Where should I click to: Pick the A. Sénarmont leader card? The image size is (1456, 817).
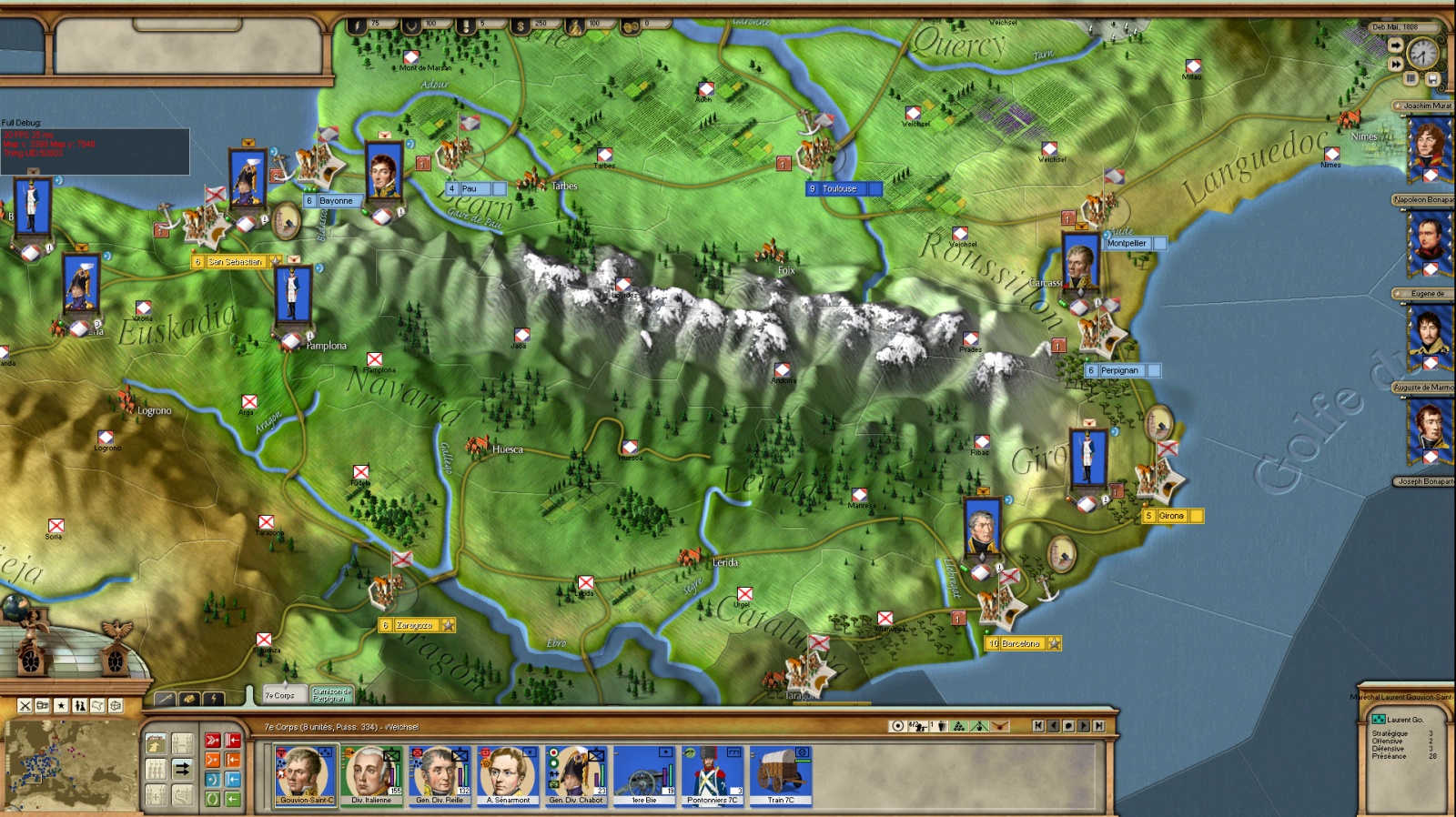[x=508, y=775]
